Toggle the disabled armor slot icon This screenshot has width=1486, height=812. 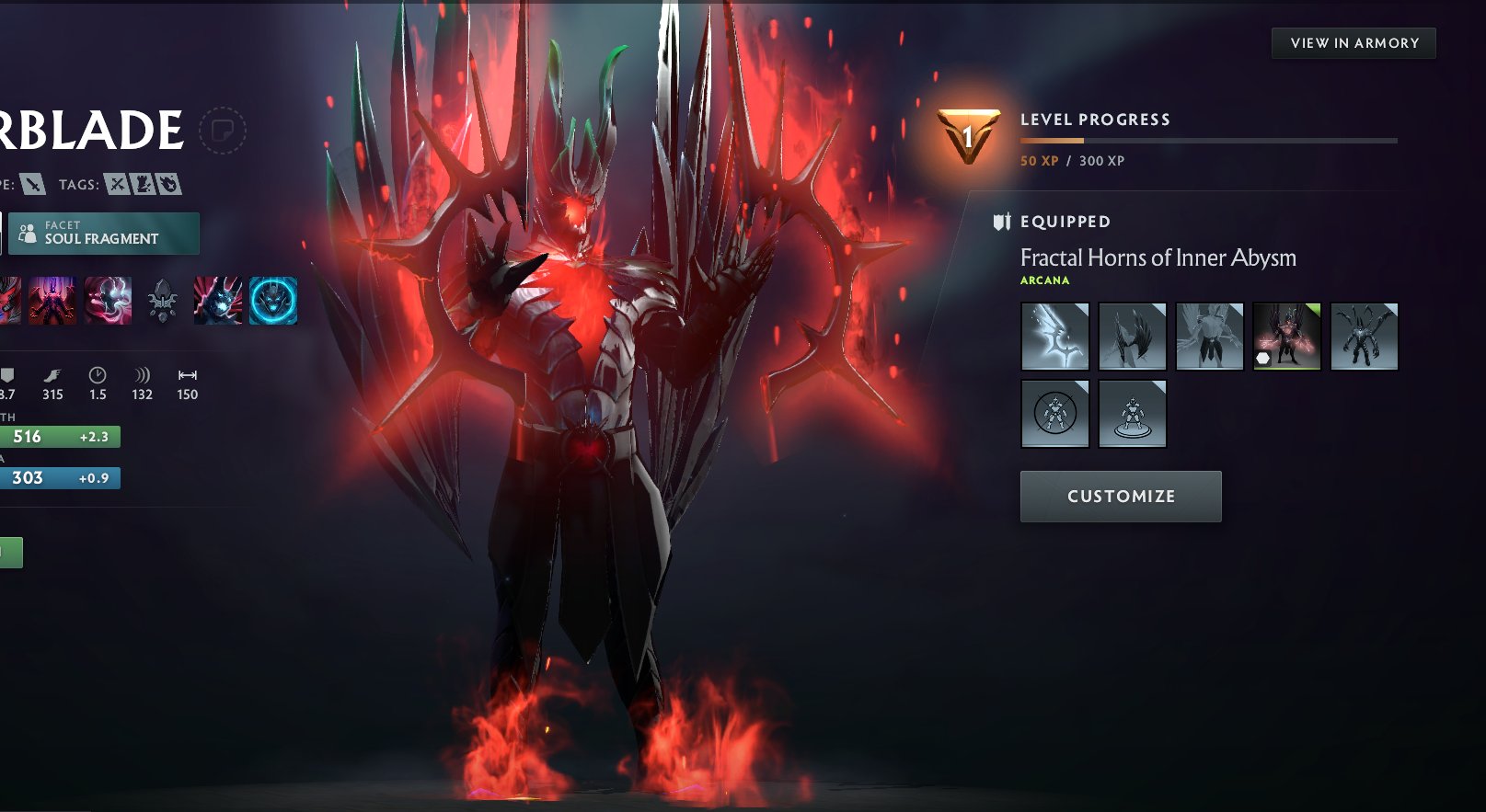[x=1054, y=413]
